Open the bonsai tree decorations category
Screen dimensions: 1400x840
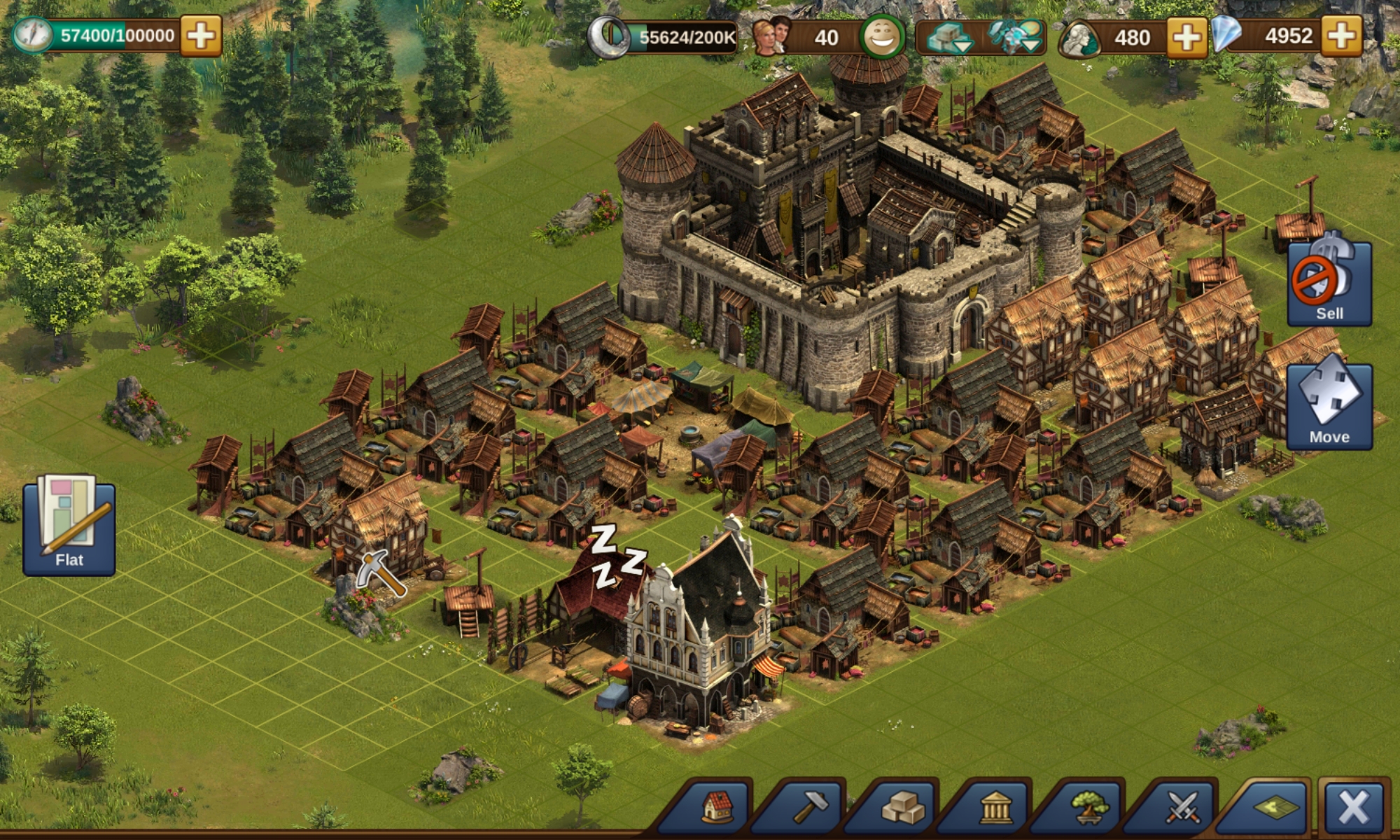1089,808
